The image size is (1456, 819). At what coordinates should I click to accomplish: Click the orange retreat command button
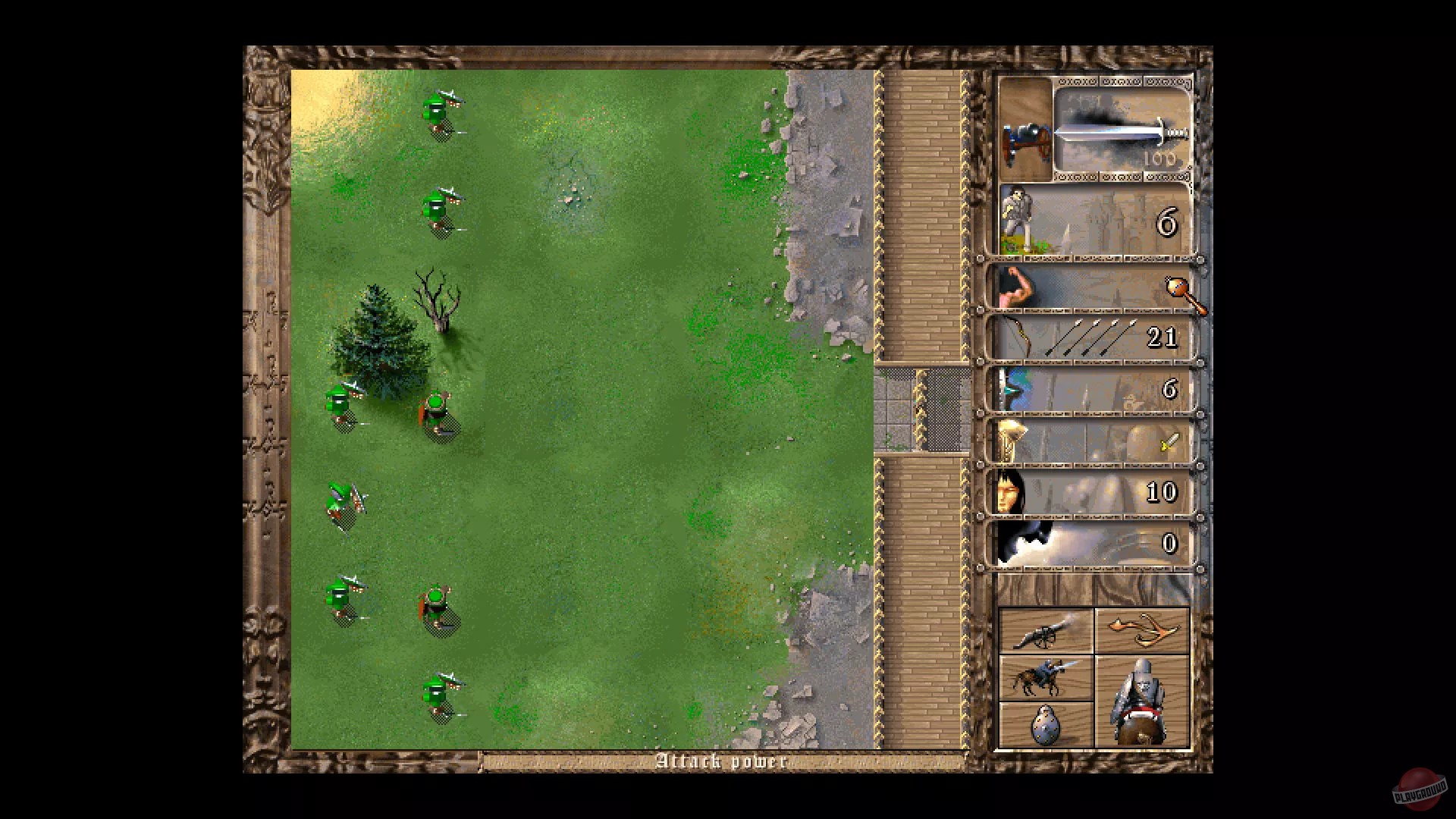1141,627
